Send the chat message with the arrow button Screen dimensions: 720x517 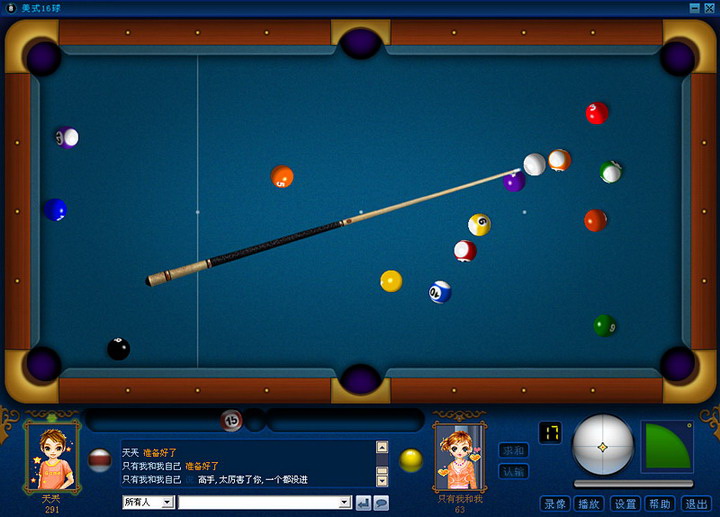click(363, 503)
